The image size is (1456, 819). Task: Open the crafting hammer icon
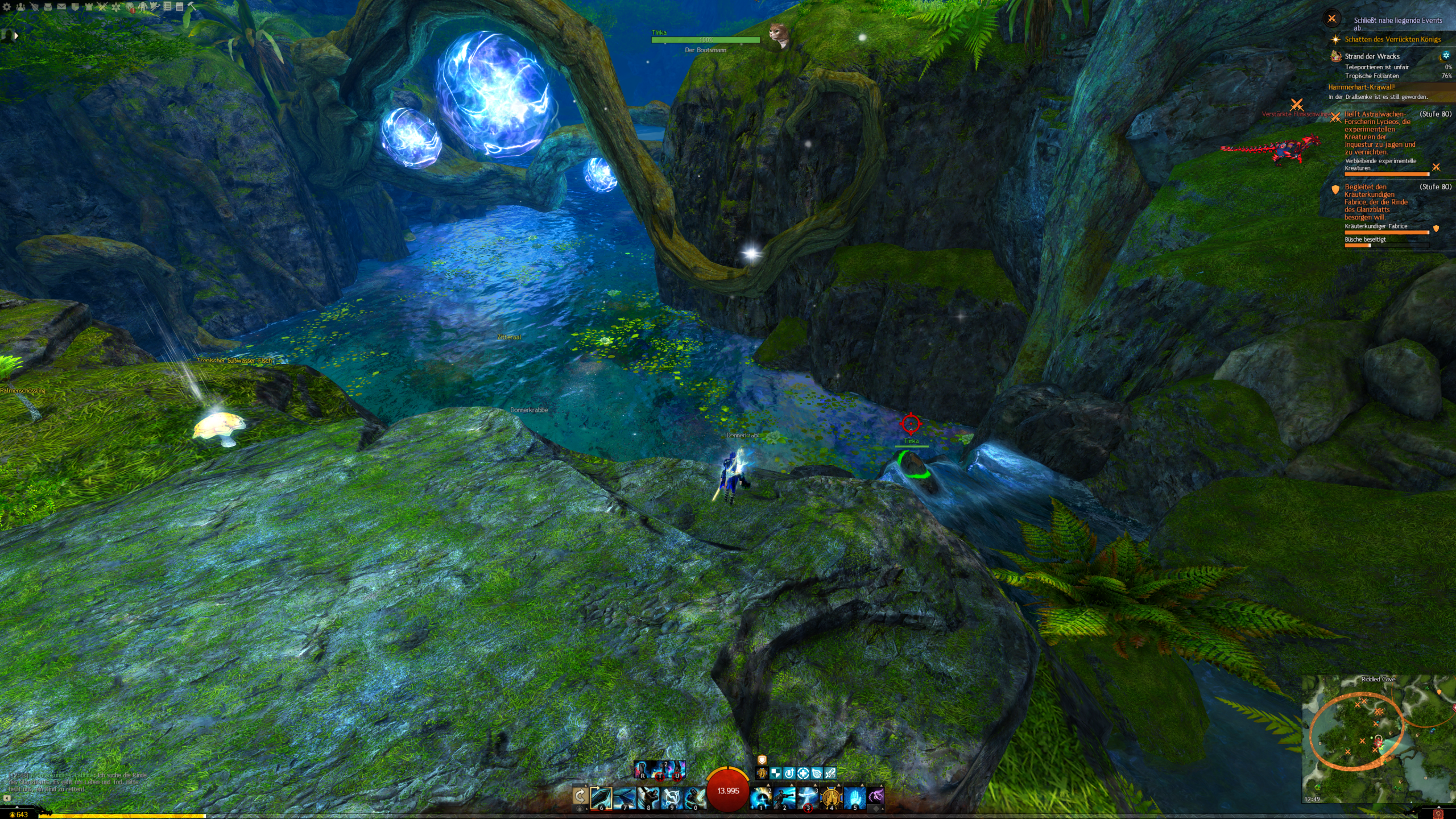(x=192, y=7)
